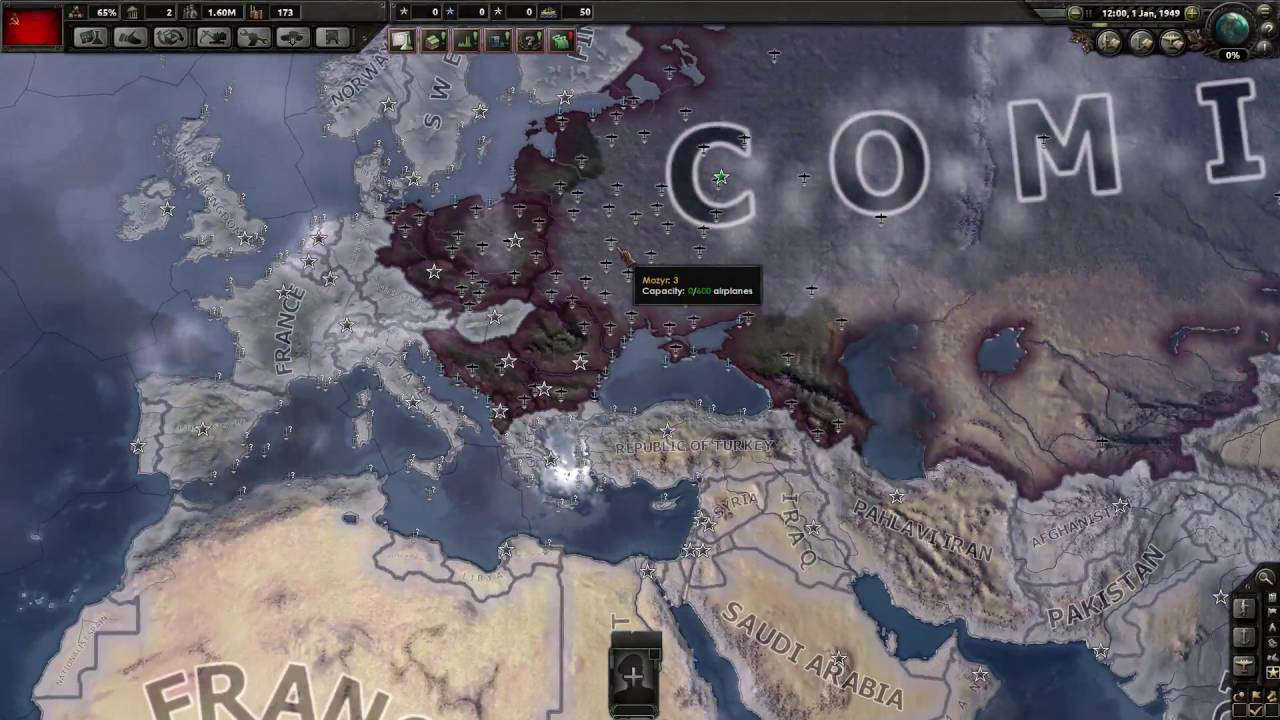Switch to the highlighted star map mode

1272,672
